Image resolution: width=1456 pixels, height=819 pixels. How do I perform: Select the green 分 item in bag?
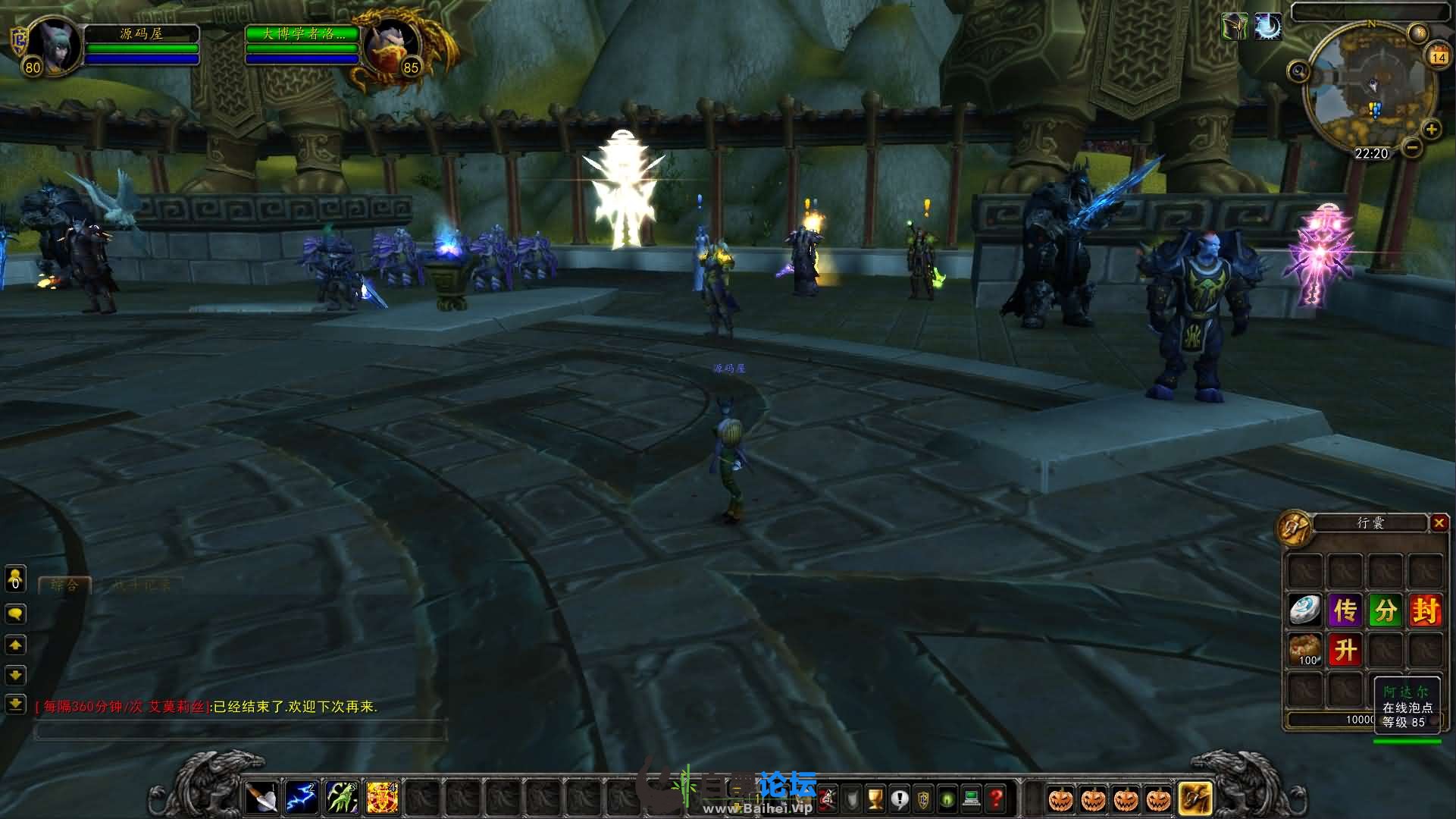(x=1385, y=610)
